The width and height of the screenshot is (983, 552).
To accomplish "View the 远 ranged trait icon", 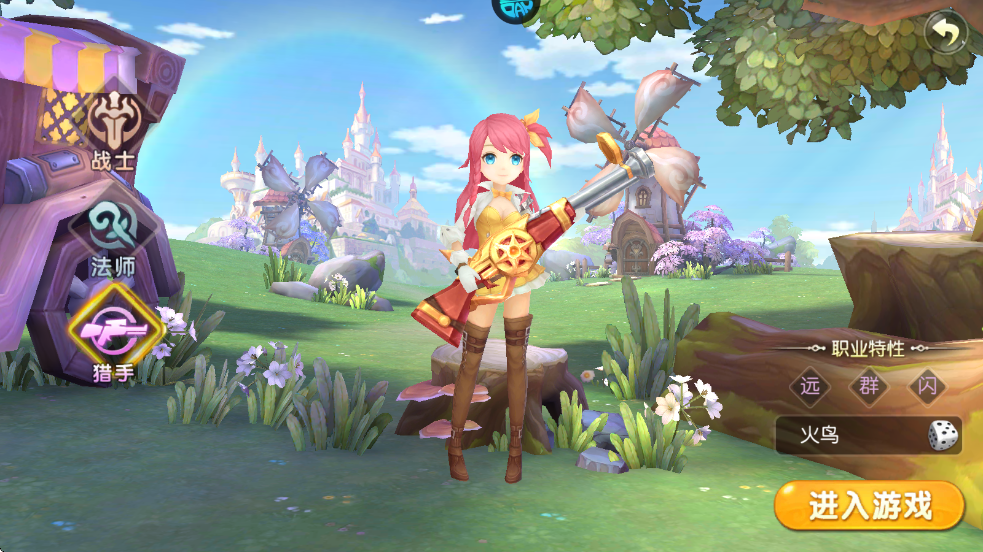I will pos(811,387).
